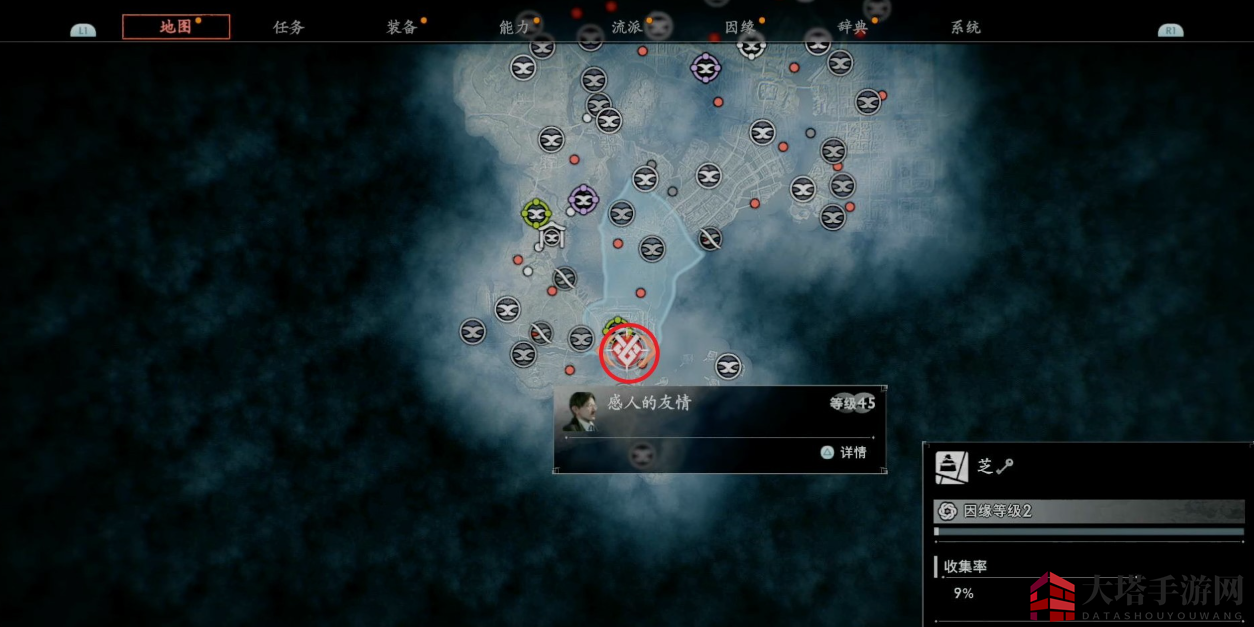This screenshot has width=1254, height=627.
Task: Select the 装备 equipment tab
Action: point(402,27)
